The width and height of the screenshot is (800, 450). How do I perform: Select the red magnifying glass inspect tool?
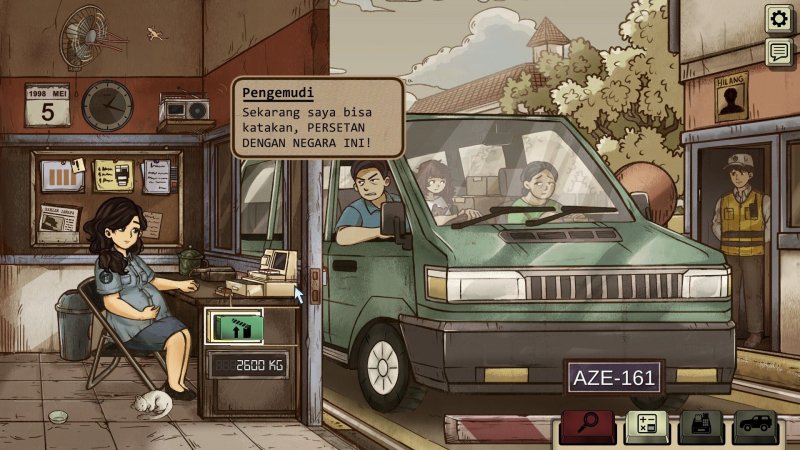(587, 427)
